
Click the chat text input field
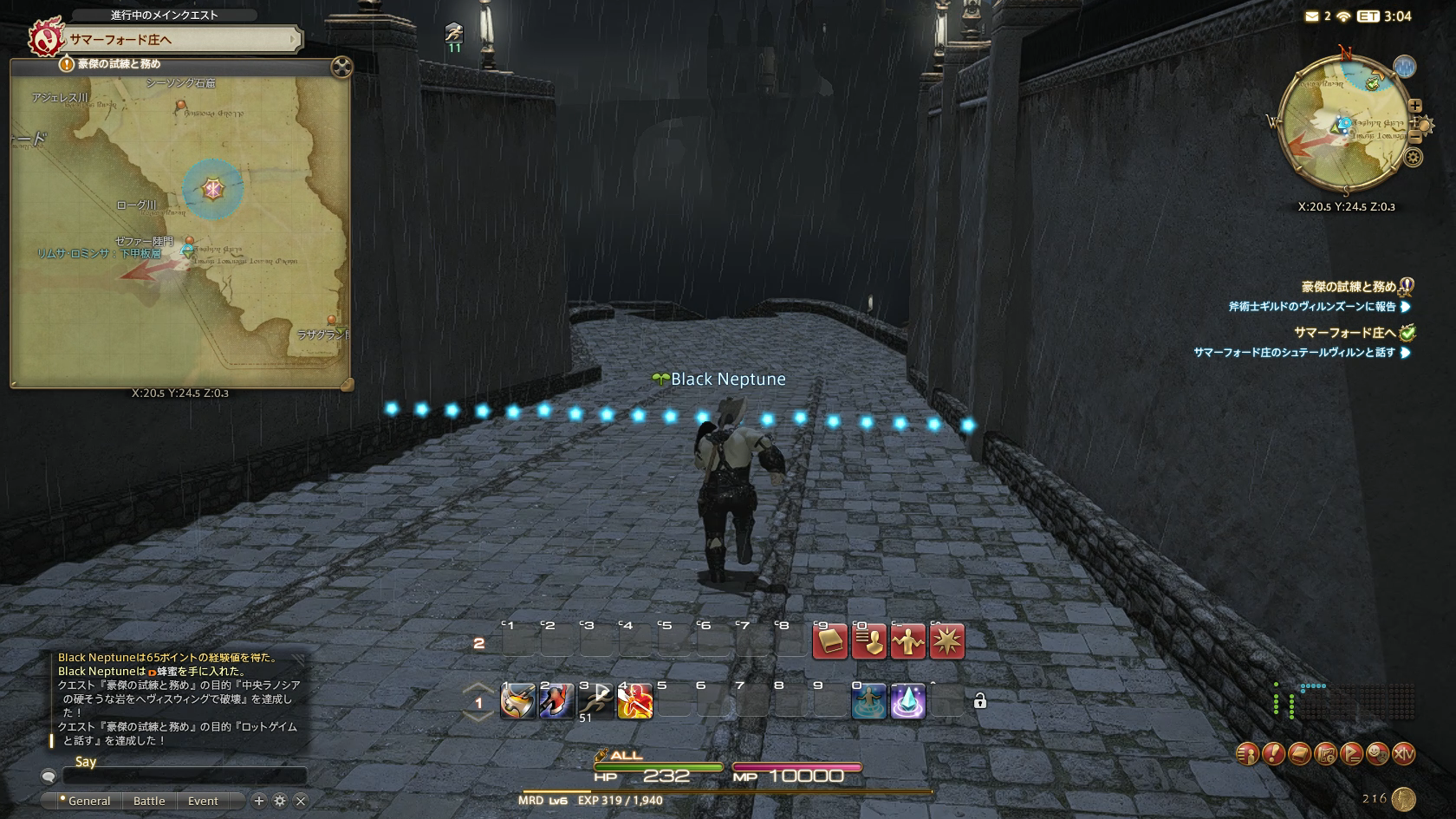[x=184, y=776]
